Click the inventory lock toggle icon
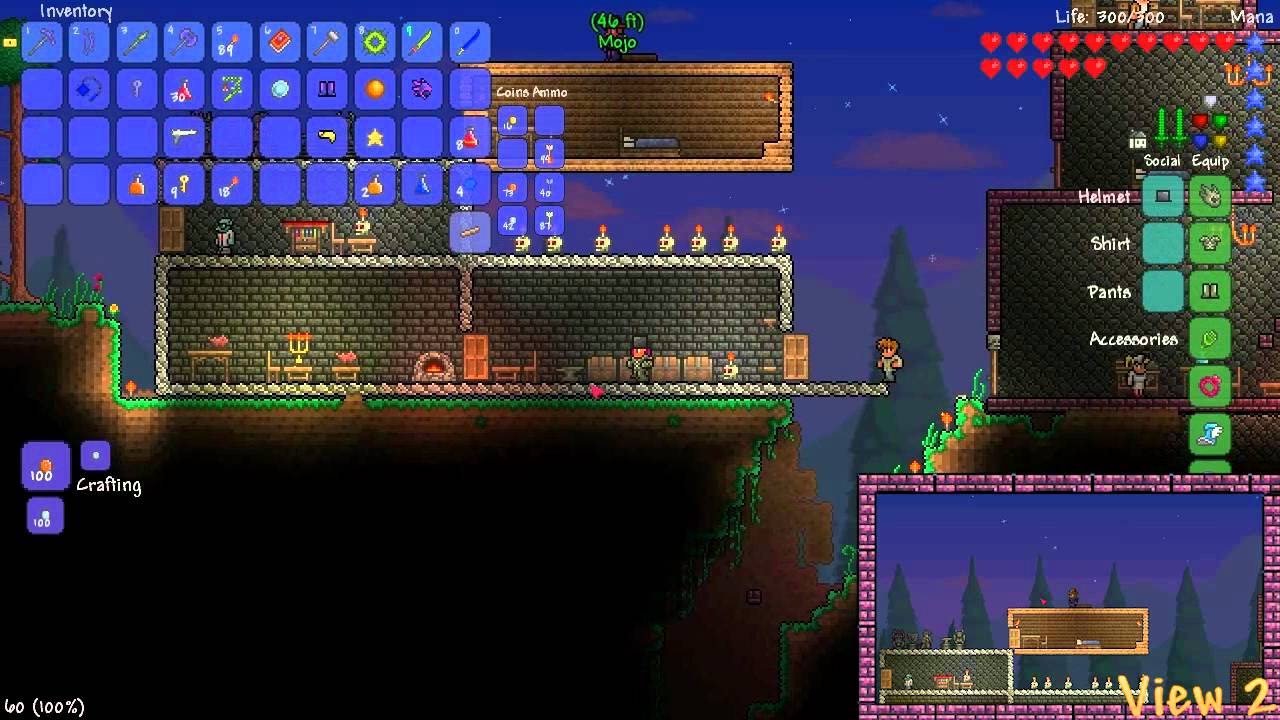The image size is (1280, 720). (x=10, y=43)
